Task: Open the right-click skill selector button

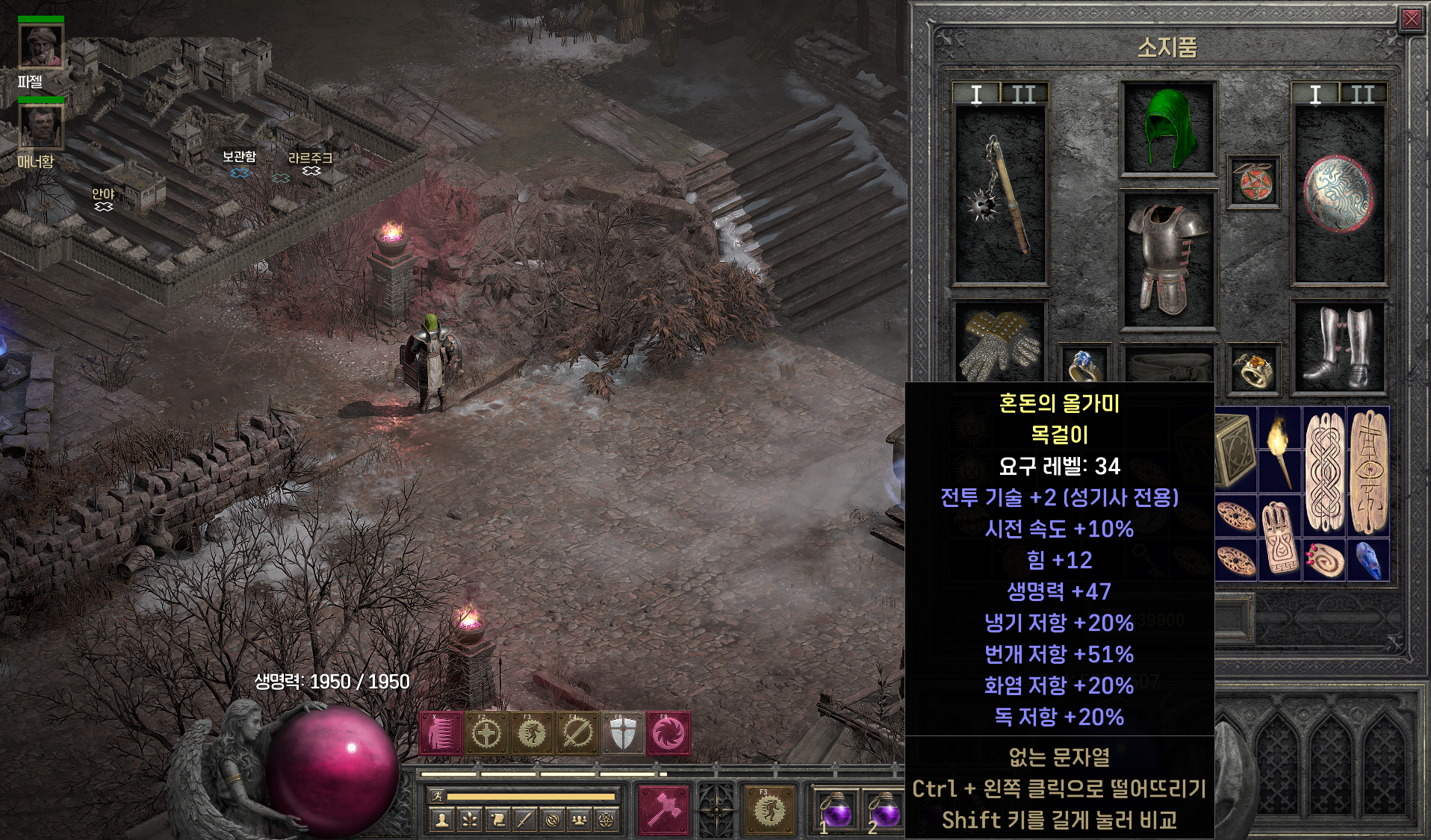Action: (x=769, y=809)
